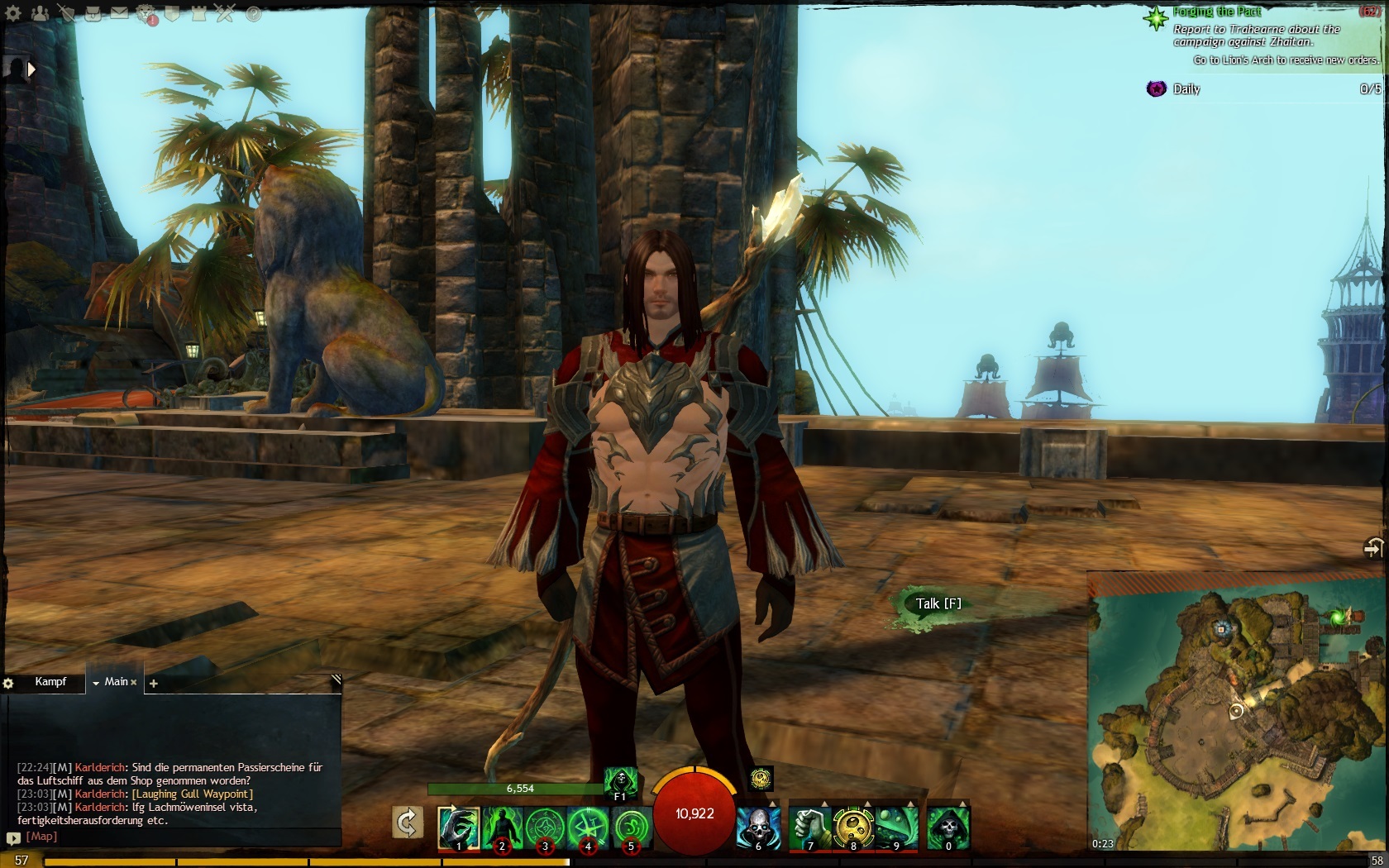Expand the party portrait arrow
This screenshot has width=1389, height=868.
pos(31,69)
